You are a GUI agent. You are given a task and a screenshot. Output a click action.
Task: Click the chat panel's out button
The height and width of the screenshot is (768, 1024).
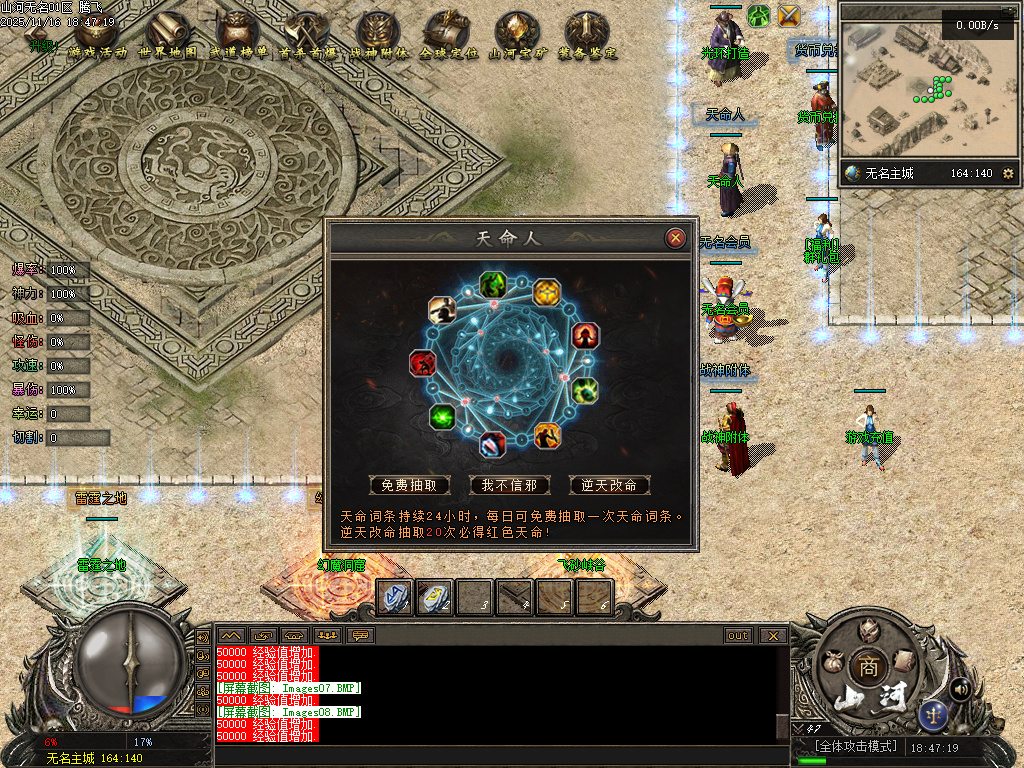(738, 635)
